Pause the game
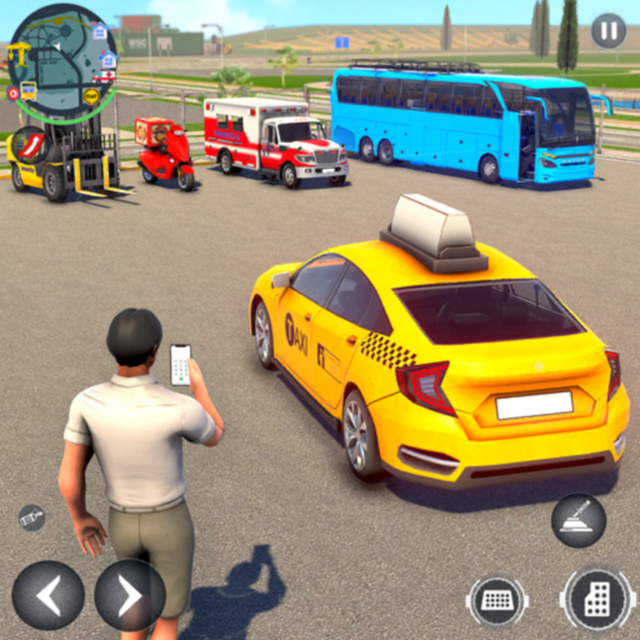The image size is (640, 640). click(x=608, y=31)
